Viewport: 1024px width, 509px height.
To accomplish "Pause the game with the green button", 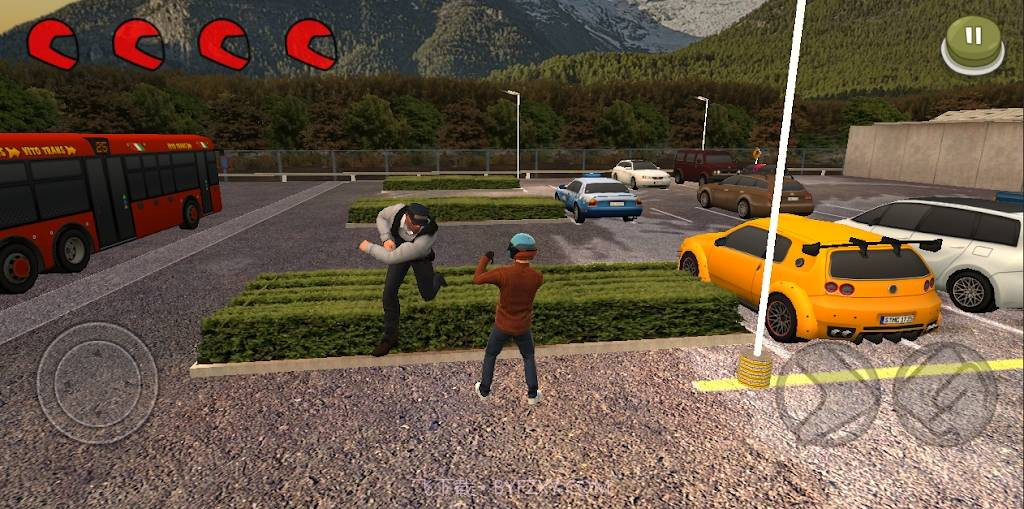I will coord(972,42).
